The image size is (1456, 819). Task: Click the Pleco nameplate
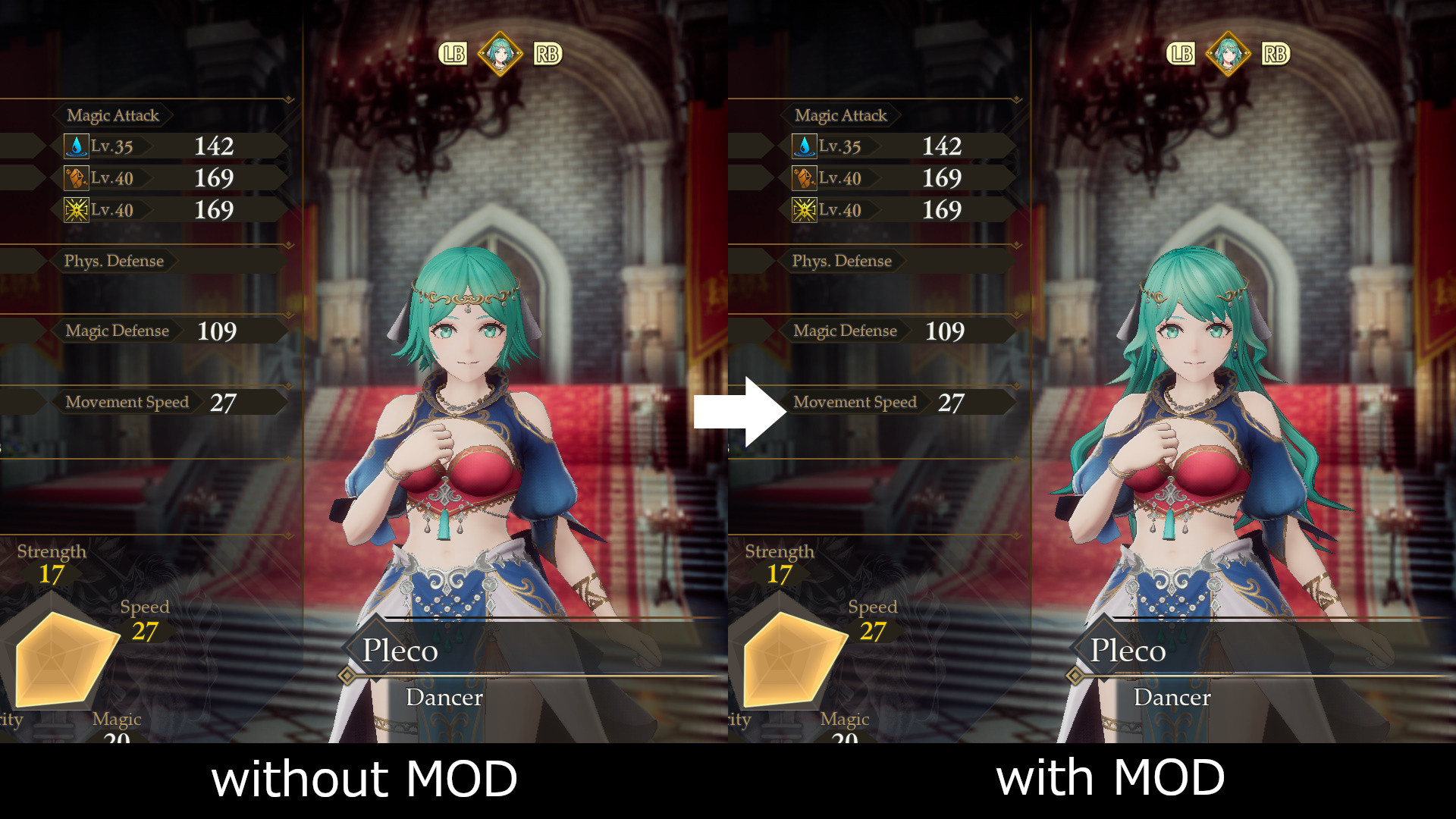[x=401, y=651]
